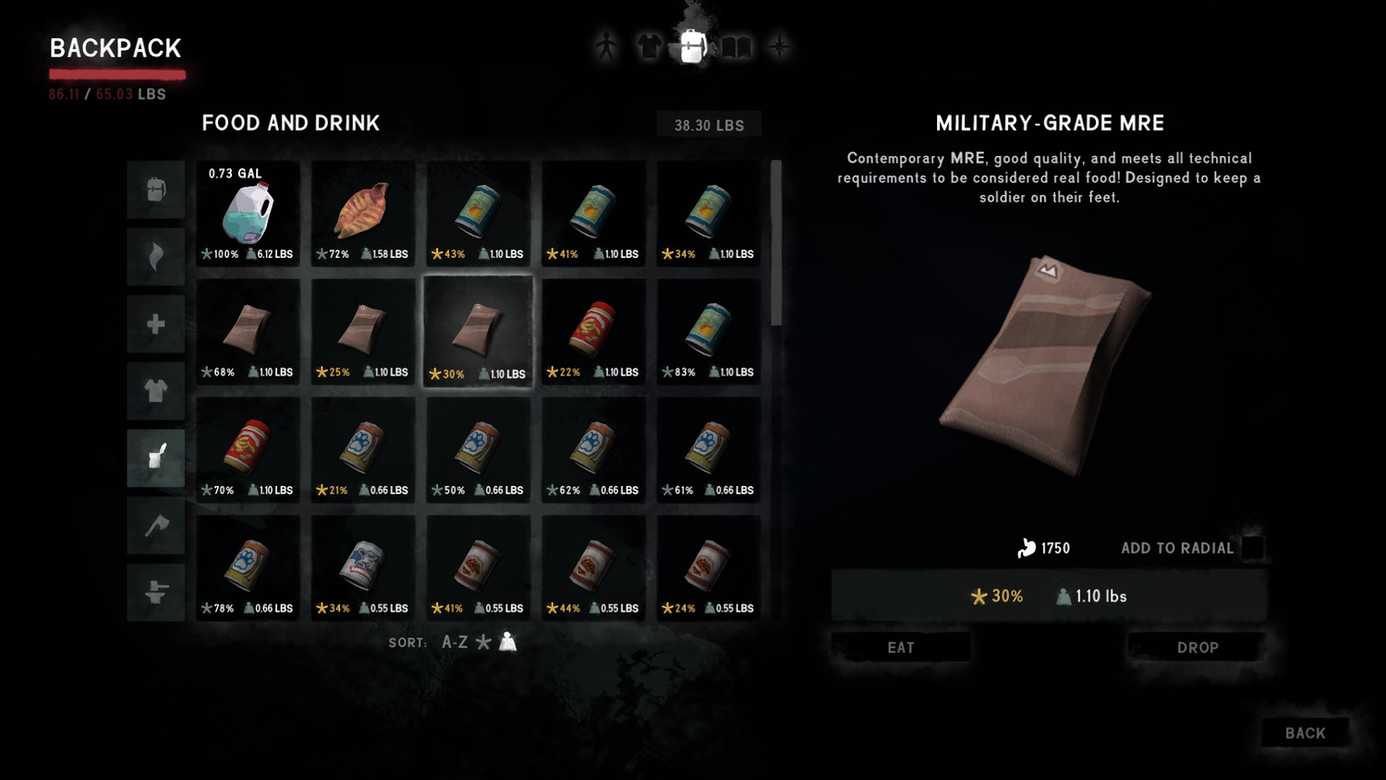Viewport: 1386px width, 780px height.
Task: Select the 0.73 gal water jug
Action: [x=248, y=214]
